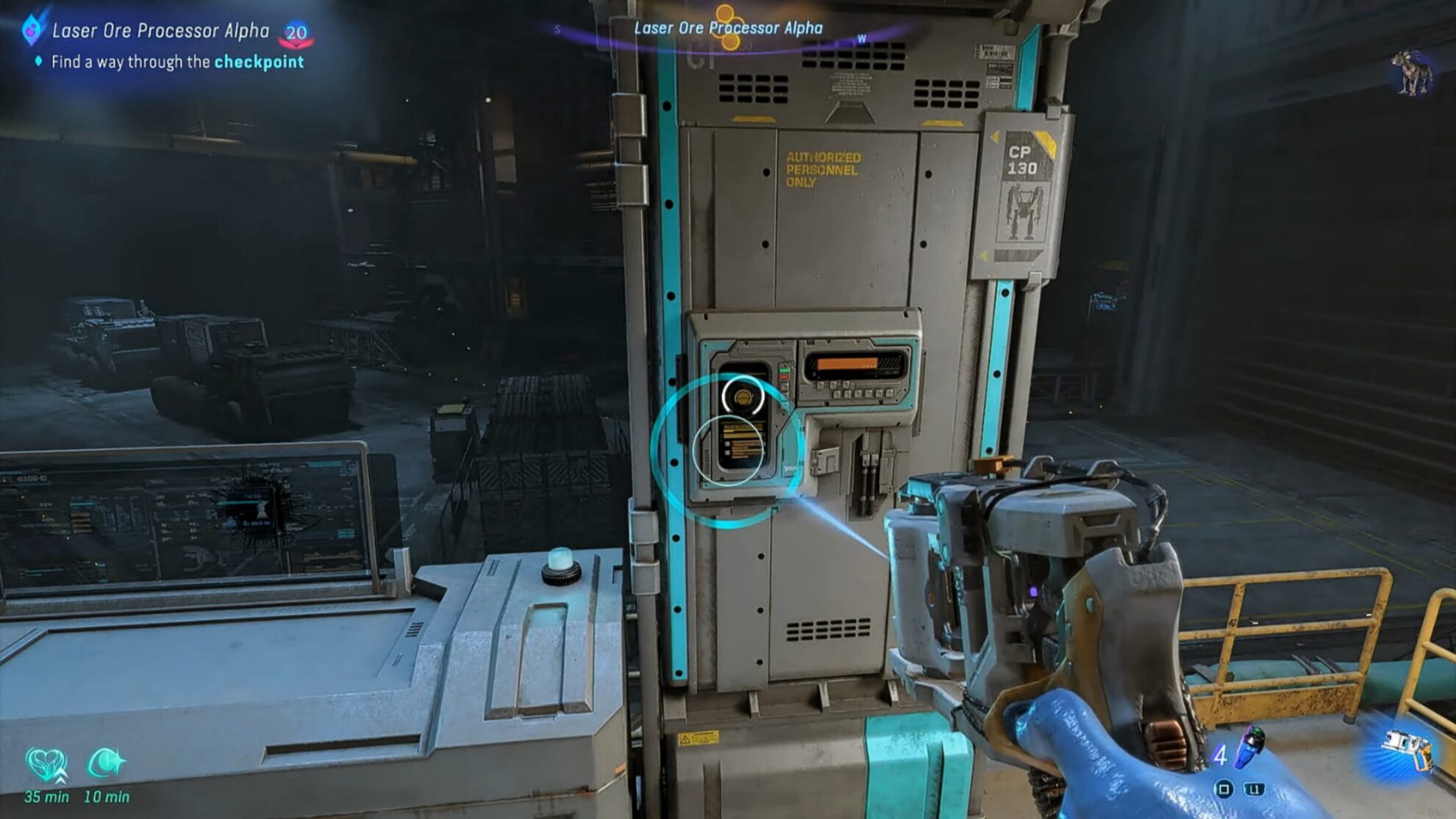Toggle the green status light on the panel
This screenshot has width=1456, height=819.
pos(784,371)
